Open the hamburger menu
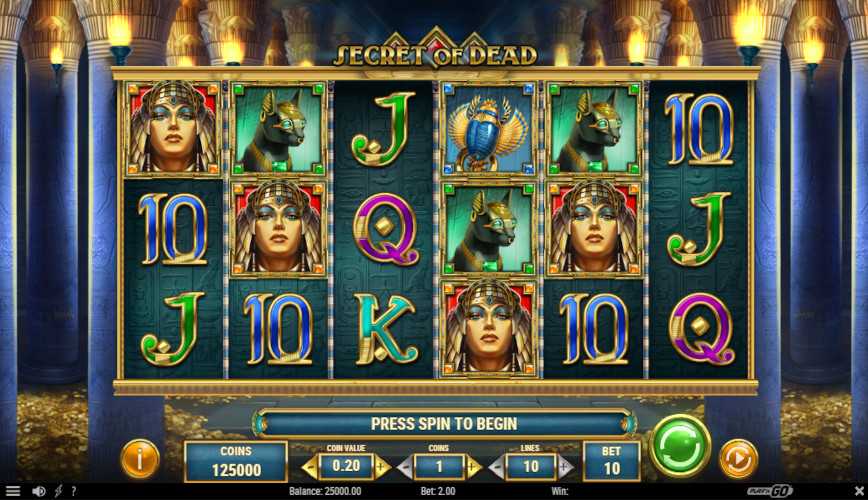Viewport: 868px width, 500px height. (x=13, y=491)
